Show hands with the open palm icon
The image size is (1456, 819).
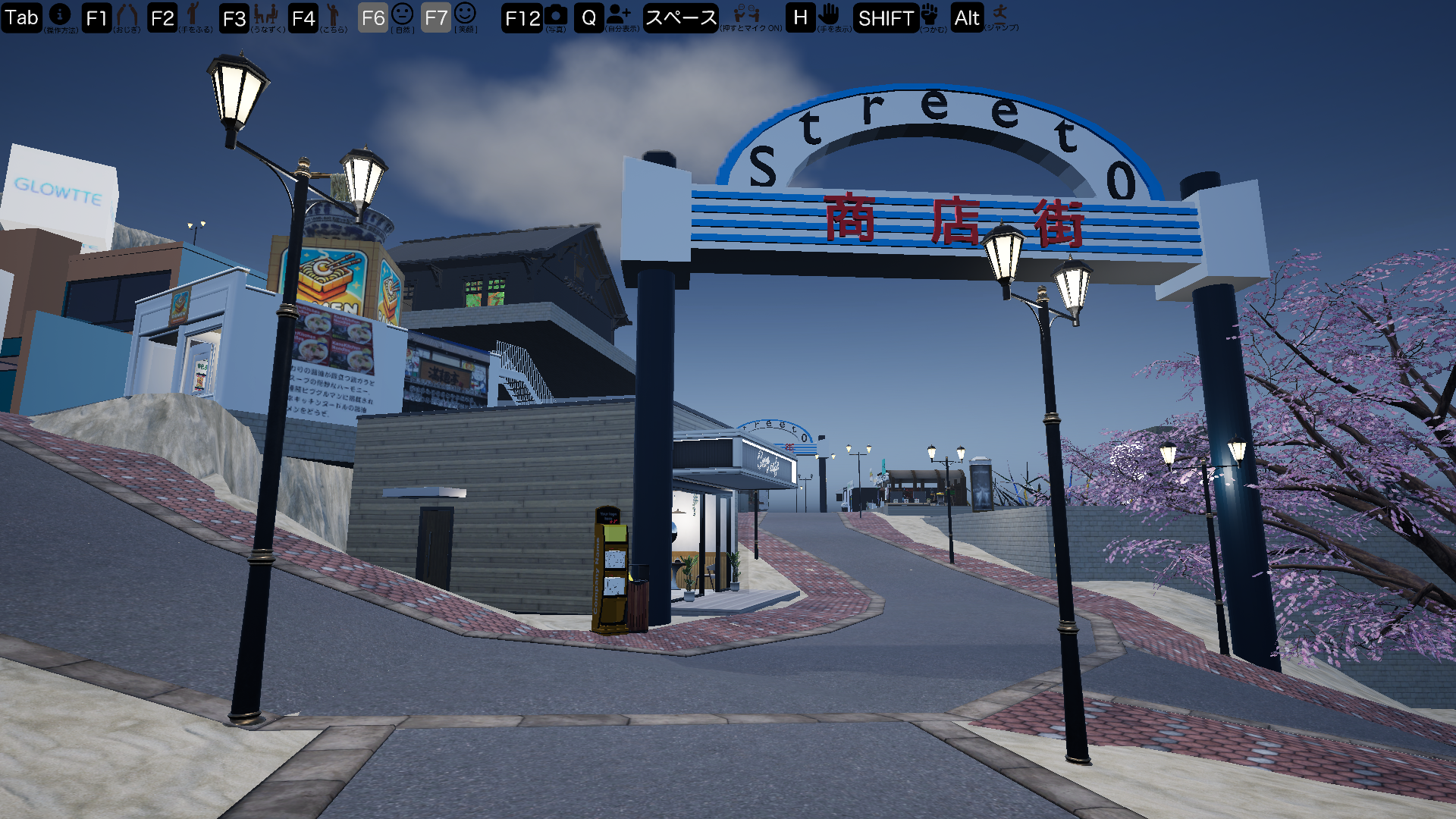[829, 14]
